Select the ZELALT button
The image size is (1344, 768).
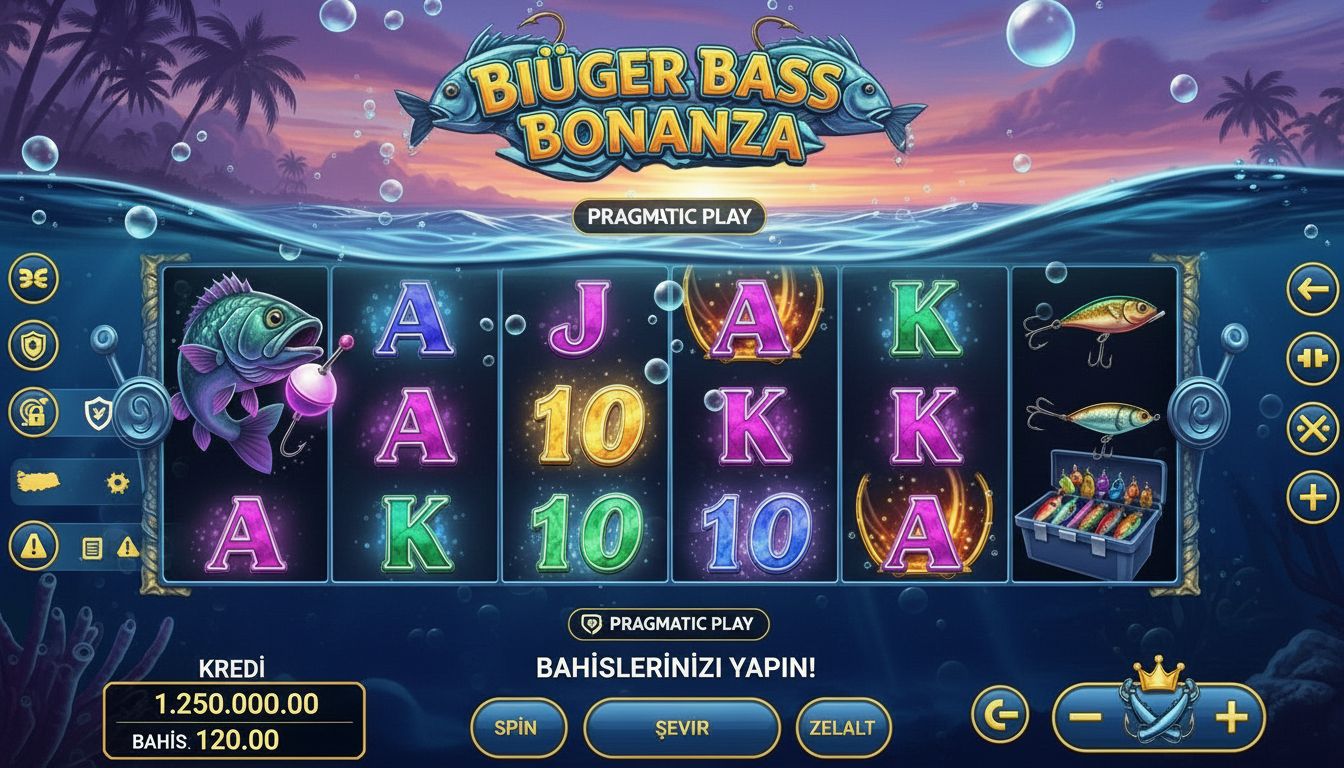(x=841, y=728)
